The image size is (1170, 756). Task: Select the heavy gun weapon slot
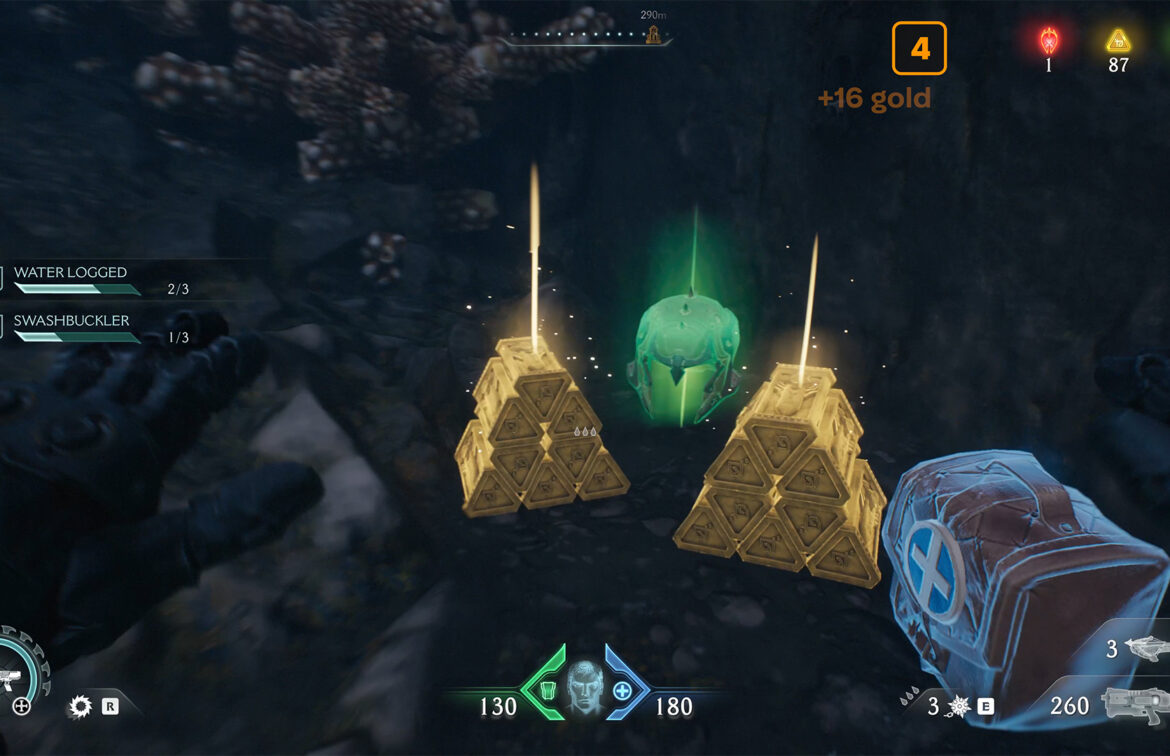point(1136,705)
